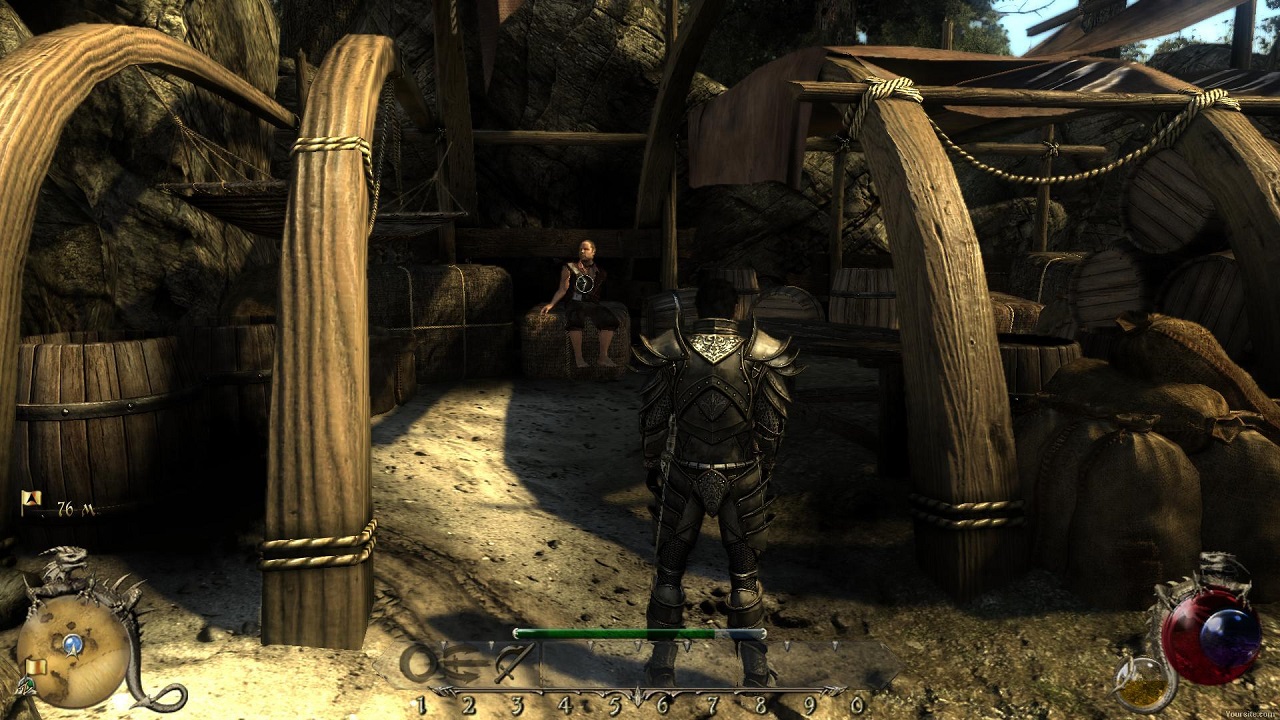Select the sword skill in hotbar slot three

click(x=516, y=662)
